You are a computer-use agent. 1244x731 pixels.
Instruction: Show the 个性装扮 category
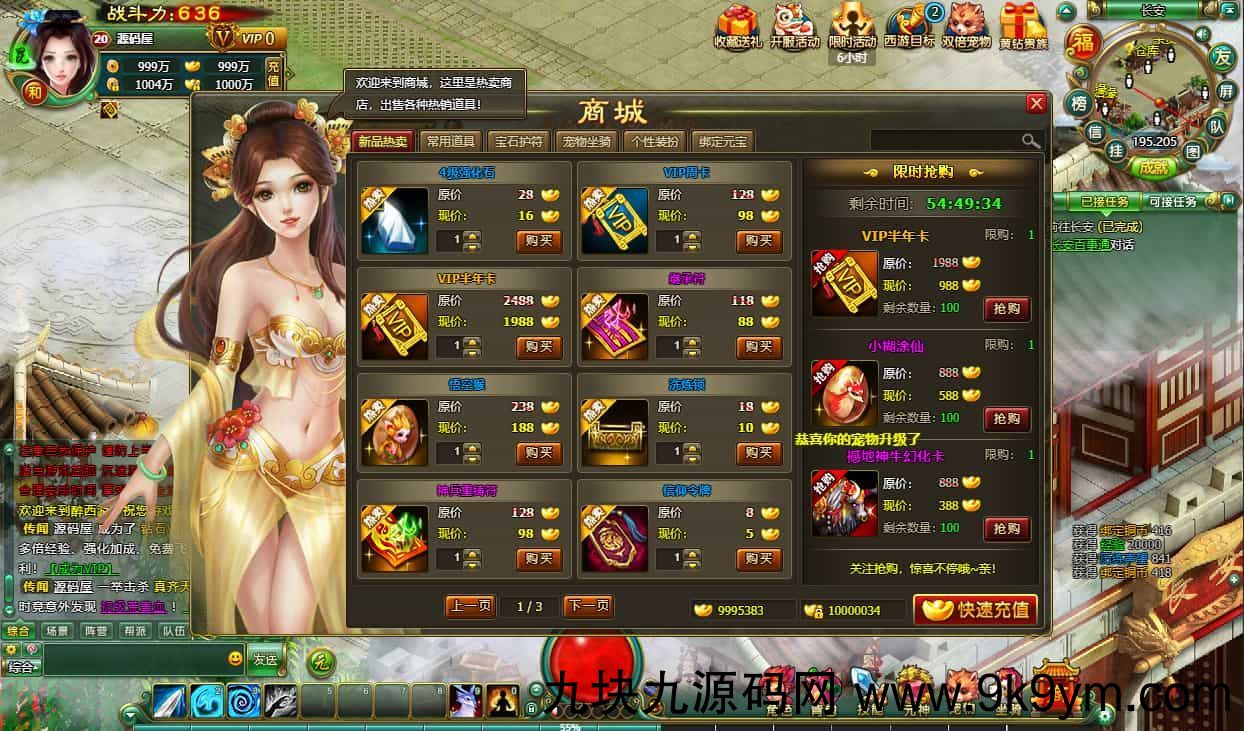coord(655,141)
